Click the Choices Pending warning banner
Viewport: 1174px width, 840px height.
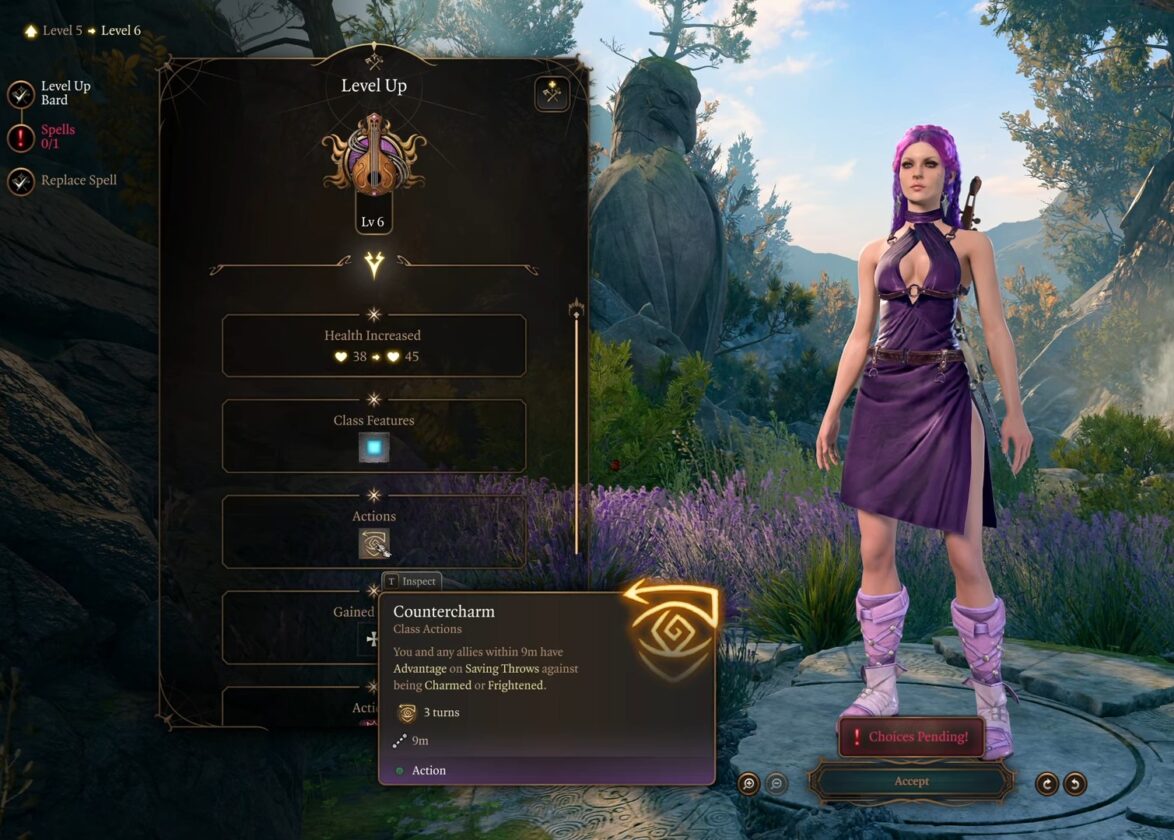coord(911,737)
